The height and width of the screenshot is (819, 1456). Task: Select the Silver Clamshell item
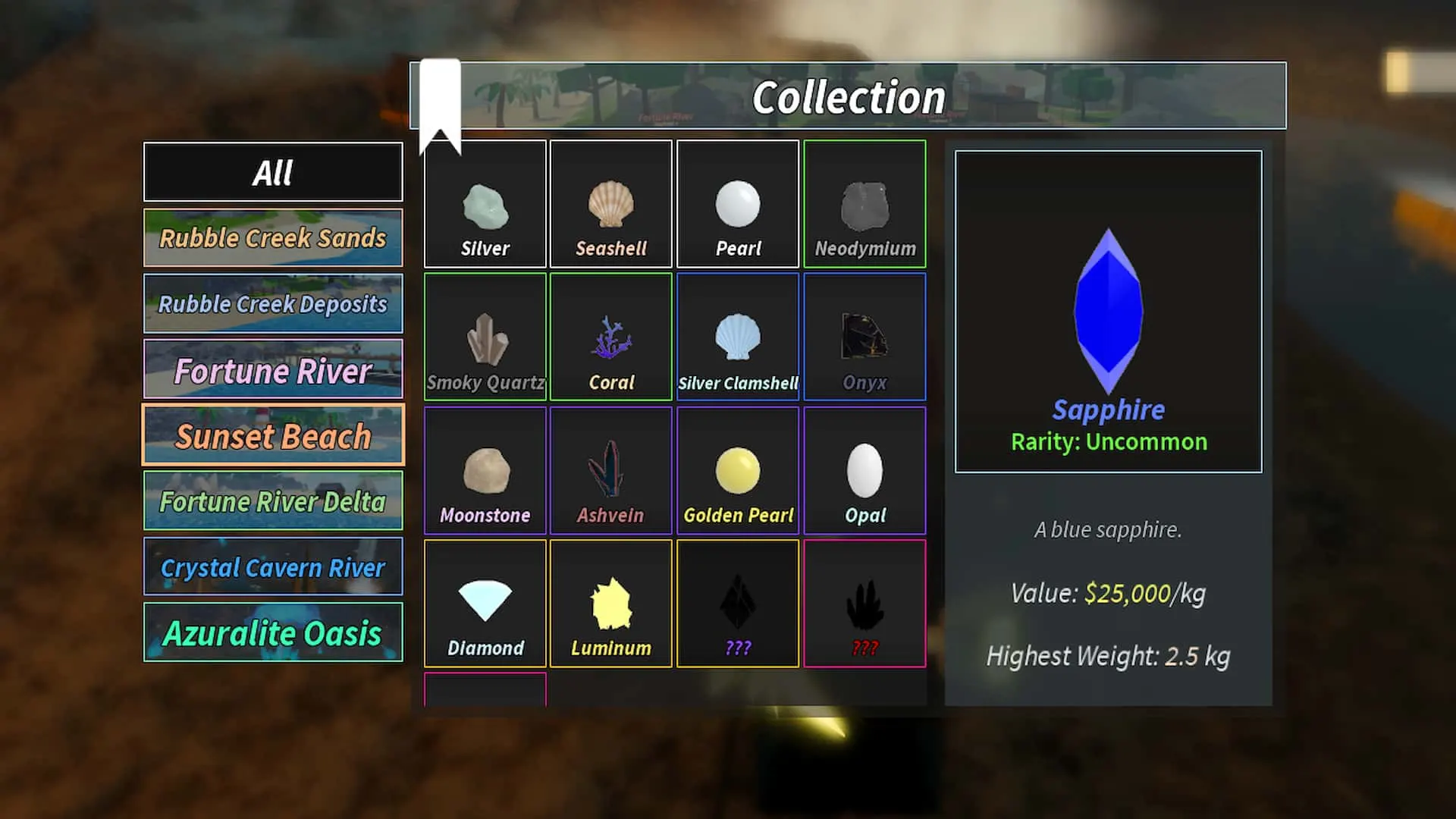[736, 336]
